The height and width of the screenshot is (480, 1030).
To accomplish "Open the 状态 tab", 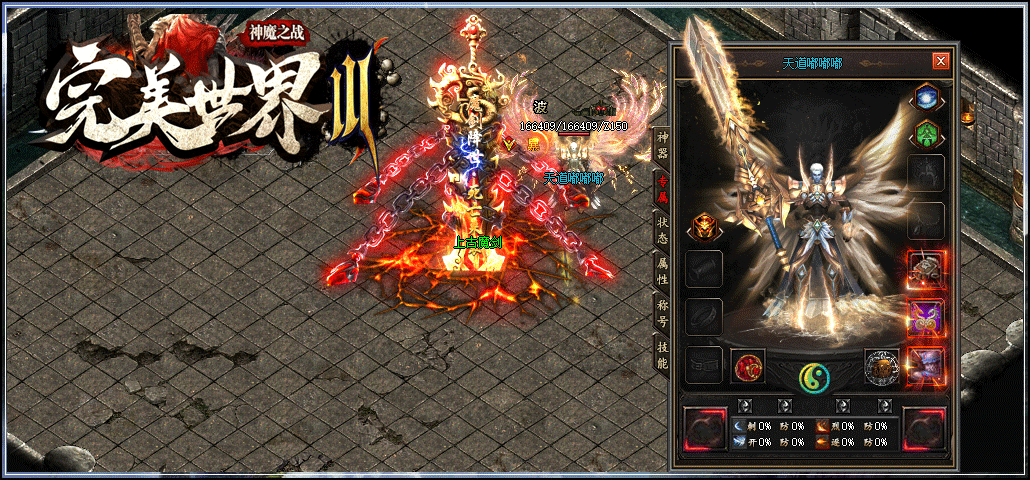I will pos(662,229).
